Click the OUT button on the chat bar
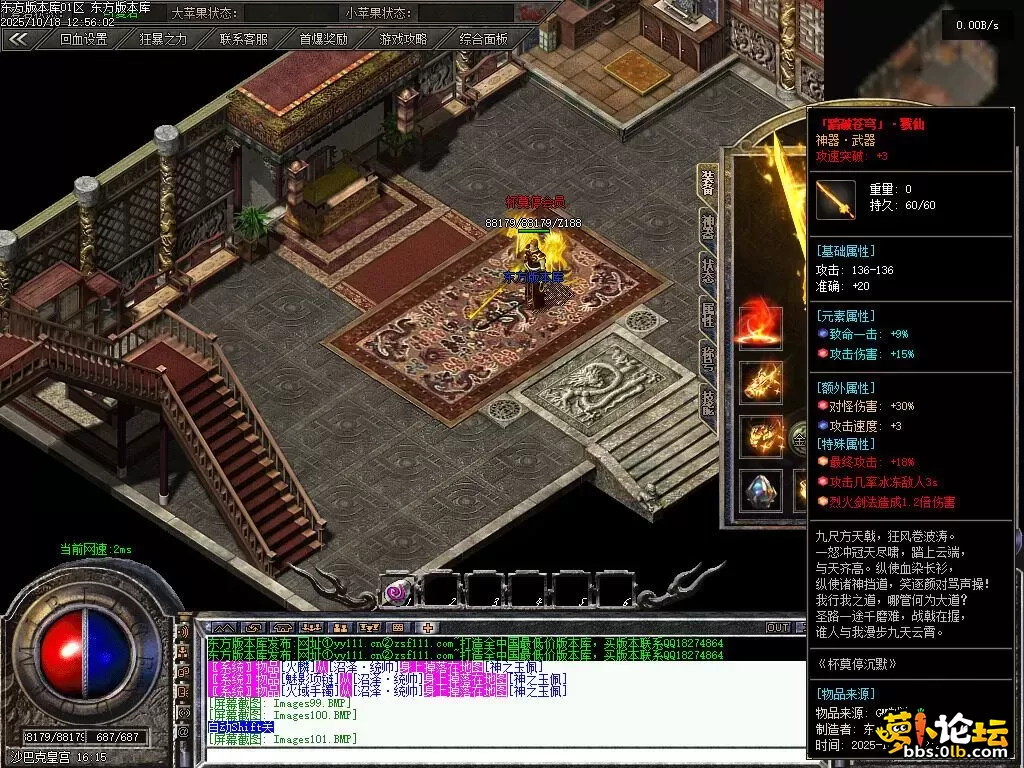Viewport: 1024px width, 768px height. 778,628
